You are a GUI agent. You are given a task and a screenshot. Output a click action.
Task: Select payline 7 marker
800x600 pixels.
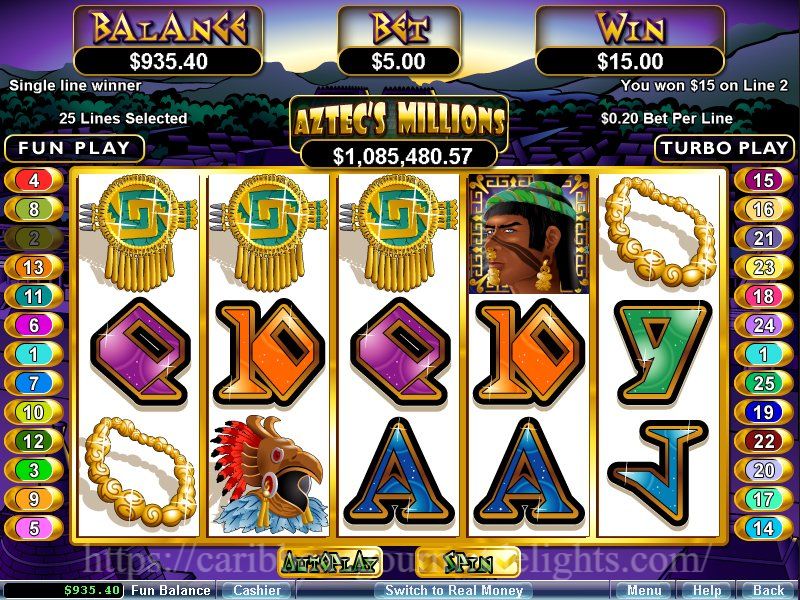click(34, 383)
